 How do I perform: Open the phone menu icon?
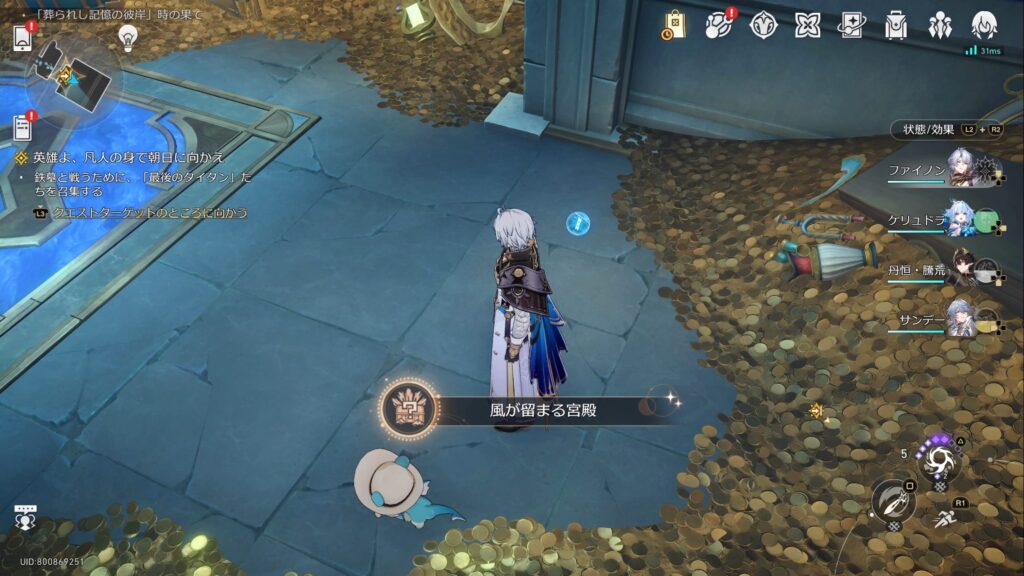pyautogui.click(x=23, y=38)
